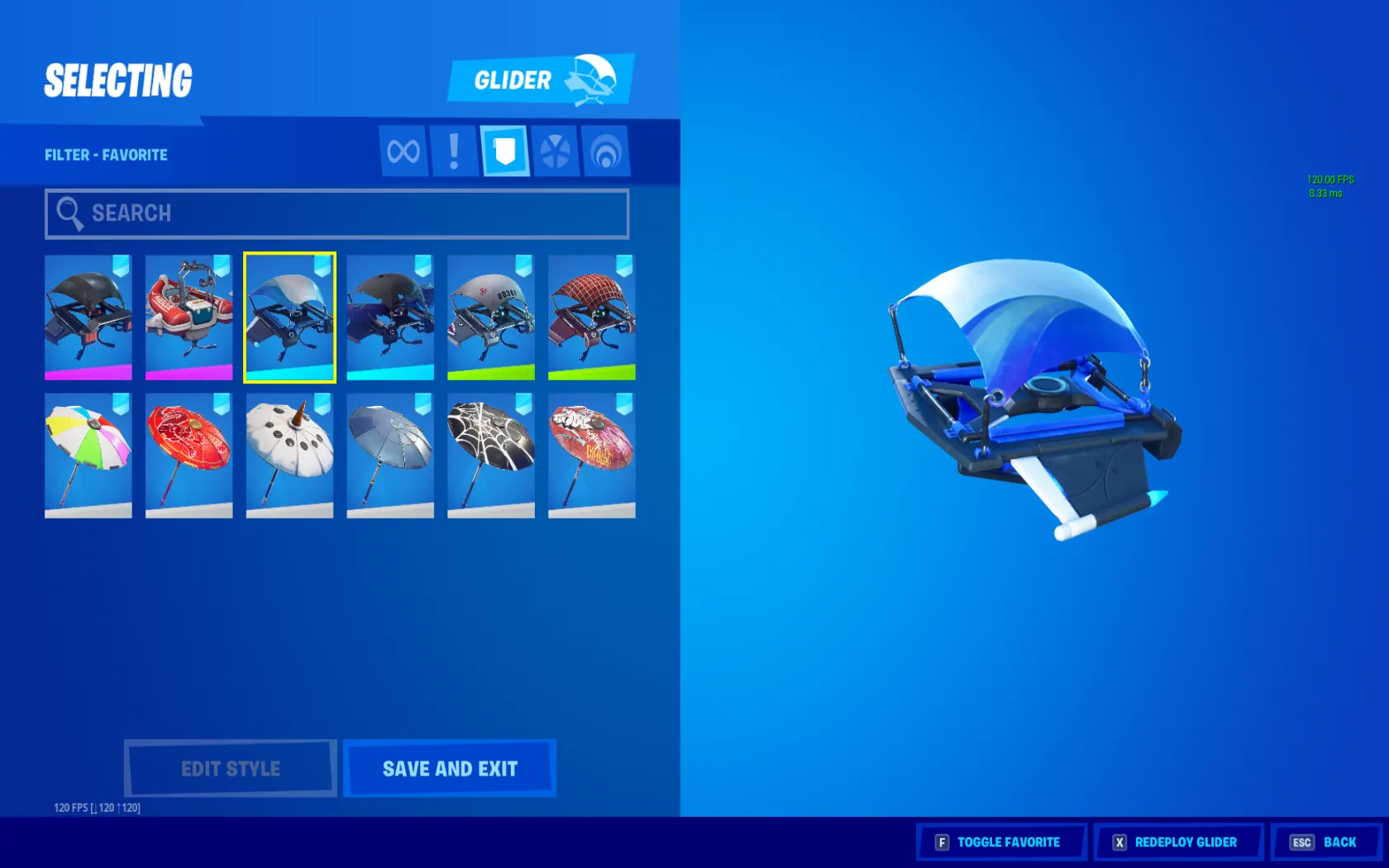Viewport: 1389px width, 868px height.
Task: Select the red inflatable boat glider
Action: coord(189,317)
